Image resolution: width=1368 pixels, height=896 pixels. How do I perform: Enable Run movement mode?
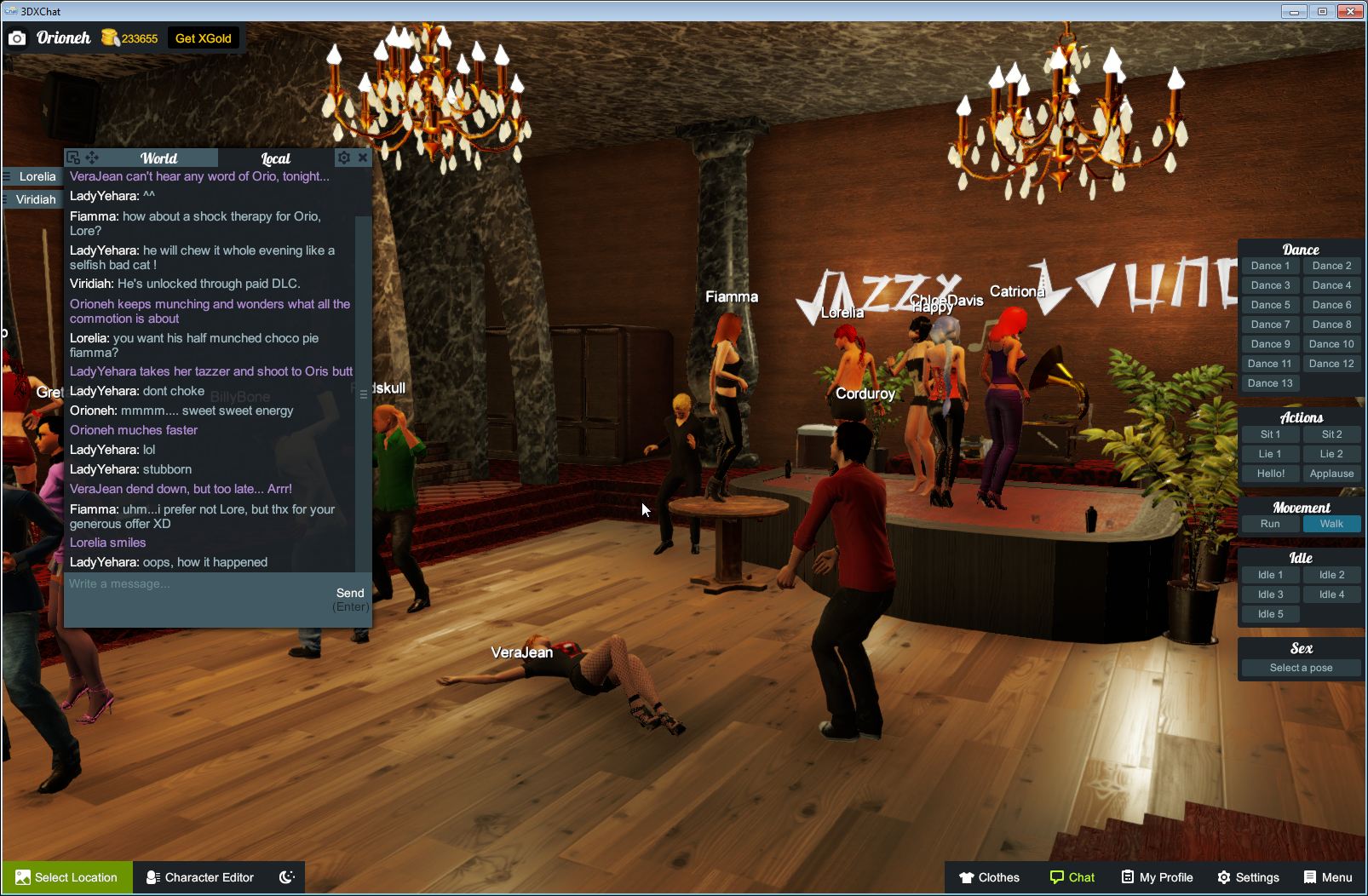tap(1270, 524)
